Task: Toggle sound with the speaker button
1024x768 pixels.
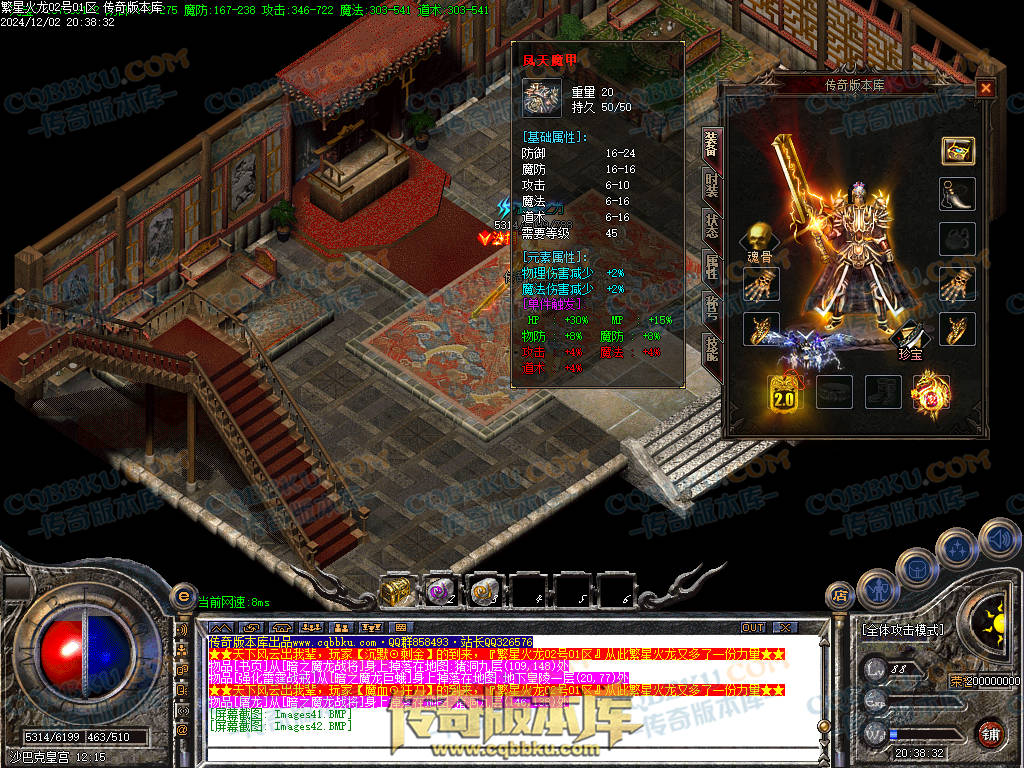Action: point(999,538)
